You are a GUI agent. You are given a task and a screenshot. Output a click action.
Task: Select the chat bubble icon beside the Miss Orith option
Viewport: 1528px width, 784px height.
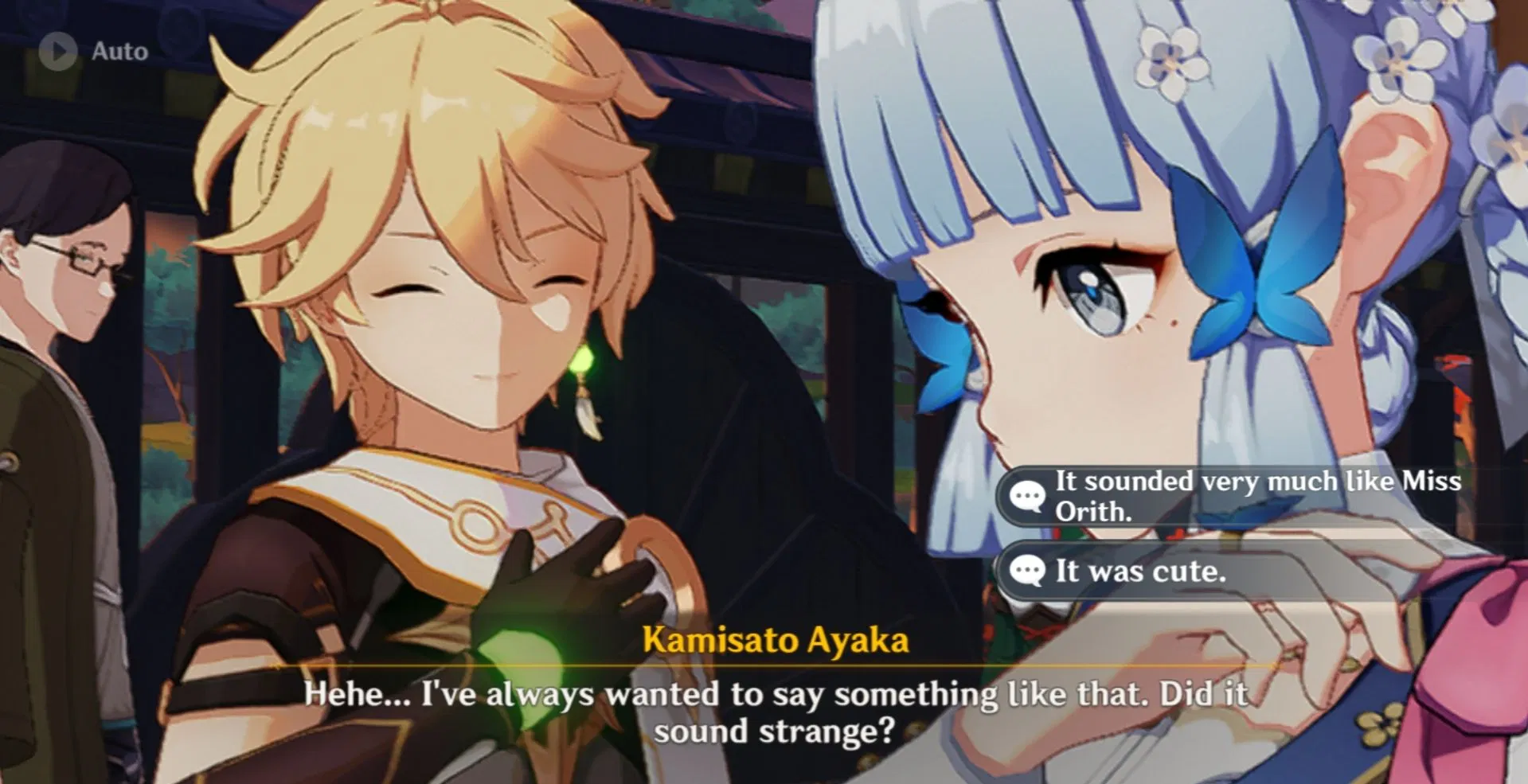pyautogui.click(x=1029, y=496)
